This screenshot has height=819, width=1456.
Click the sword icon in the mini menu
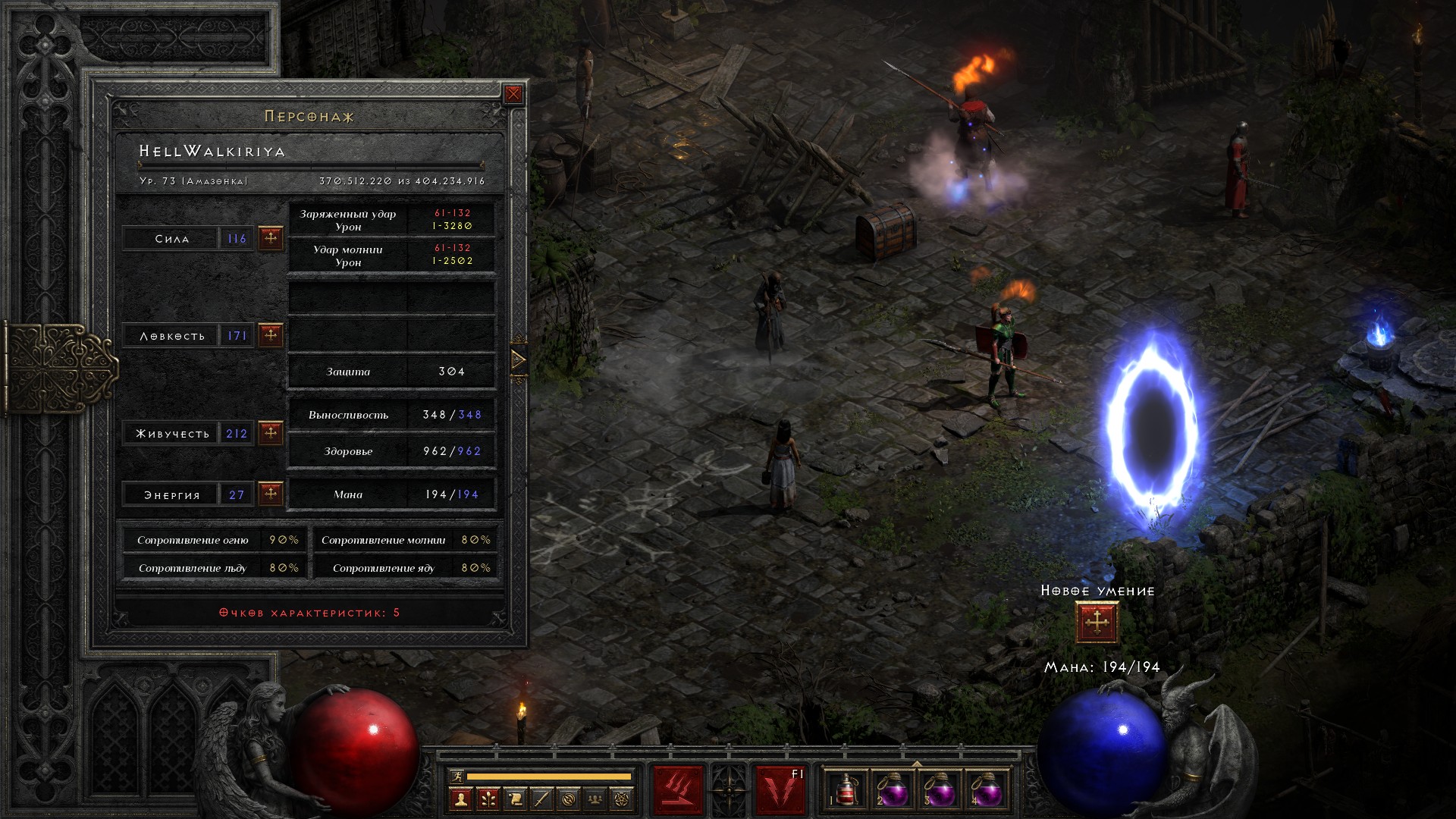[x=542, y=799]
